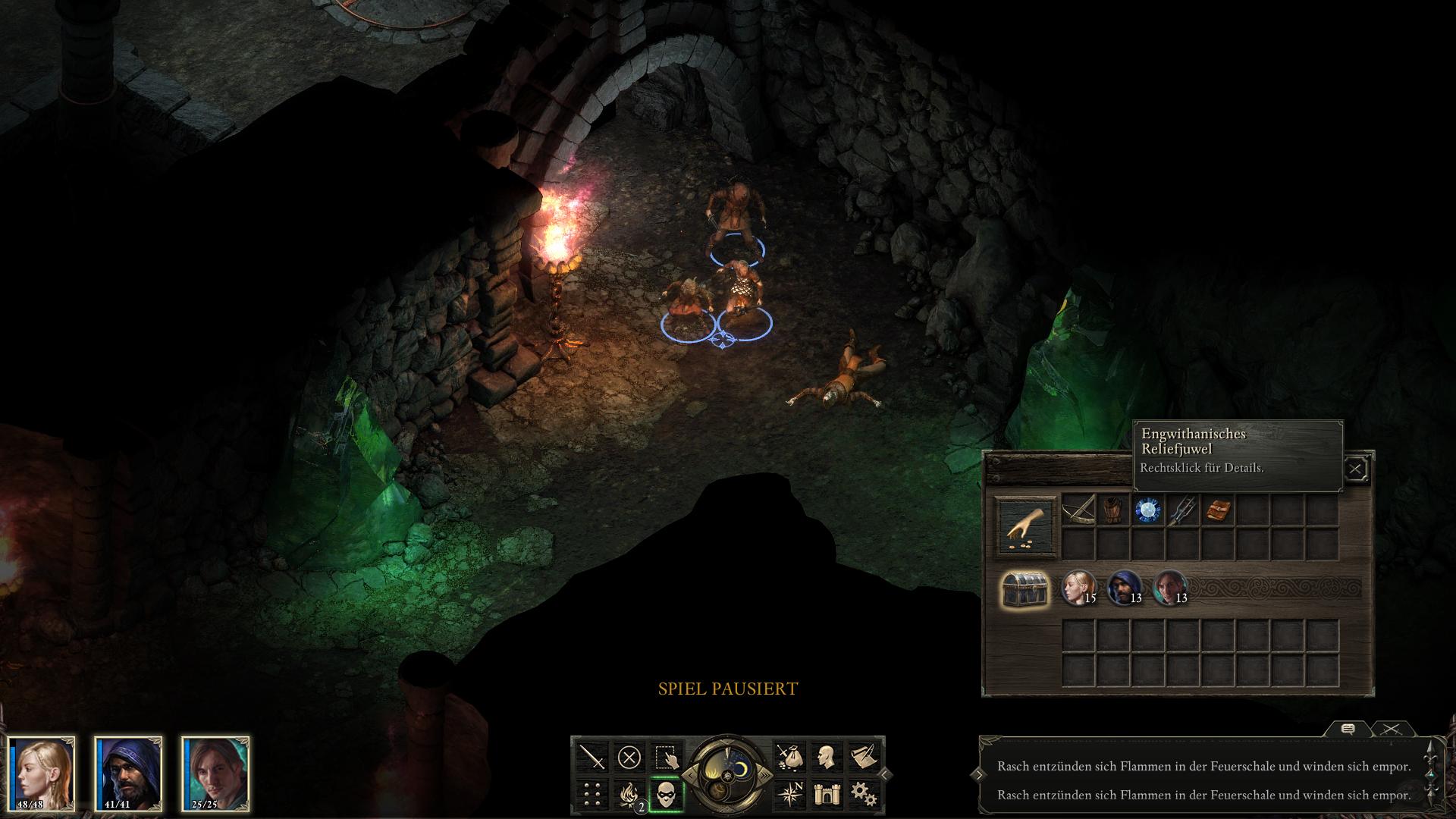This screenshot has height=819, width=1456.
Task: Activate the select-all party button
Action: (666, 757)
